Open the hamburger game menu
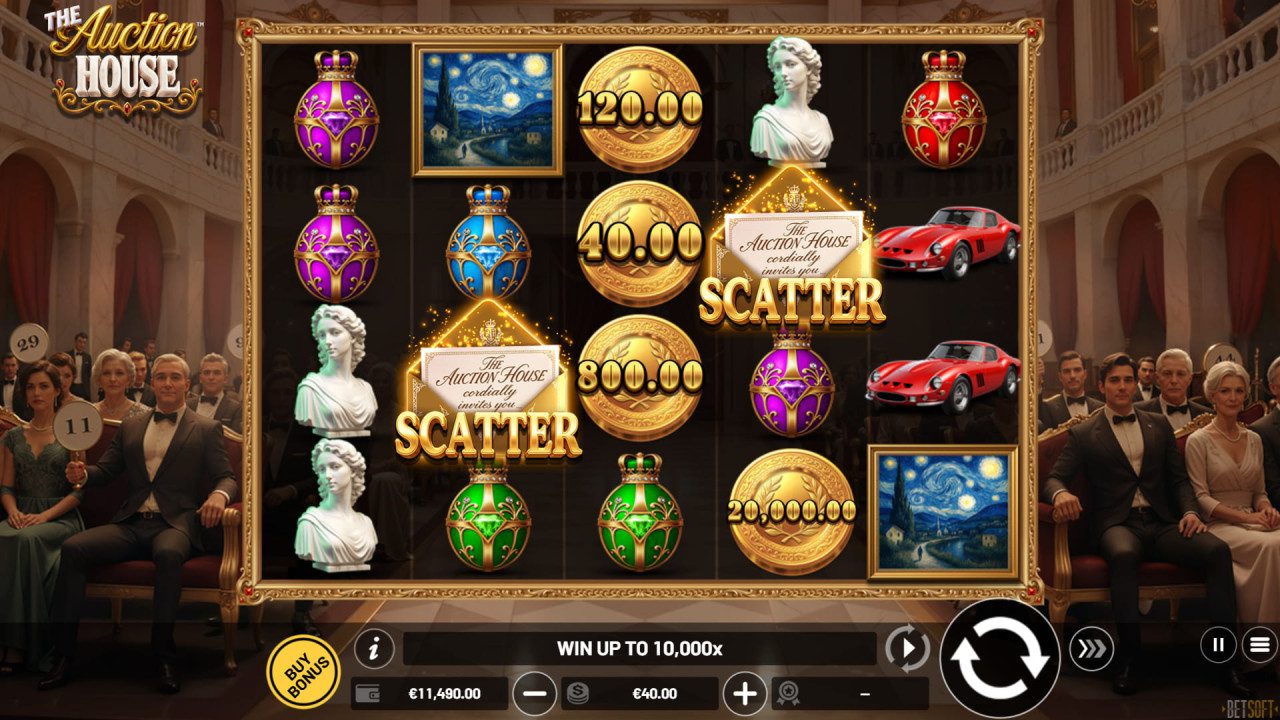The width and height of the screenshot is (1280, 720). click(1256, 646)
